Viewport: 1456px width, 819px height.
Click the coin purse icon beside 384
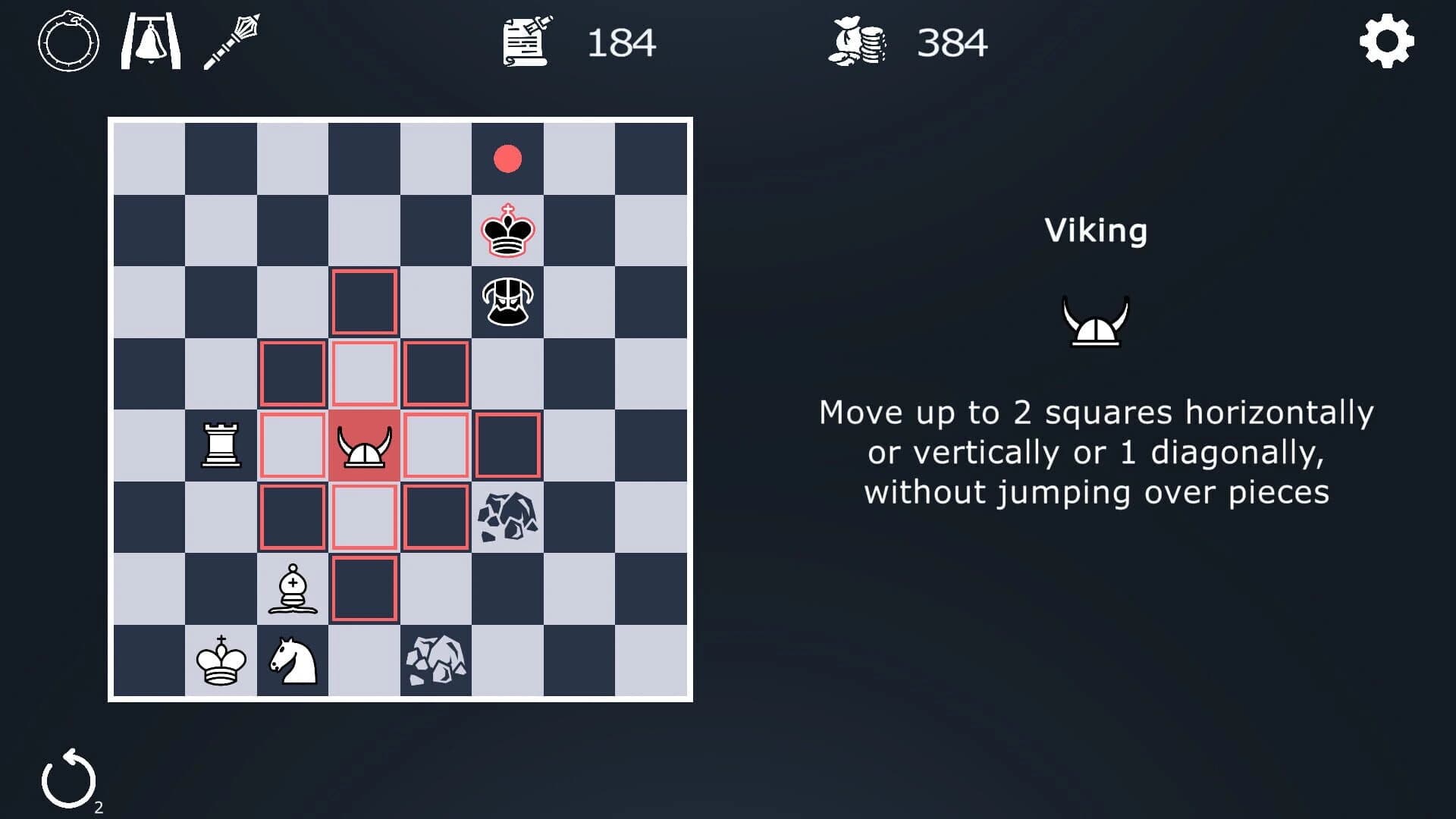tap(859, 42)
